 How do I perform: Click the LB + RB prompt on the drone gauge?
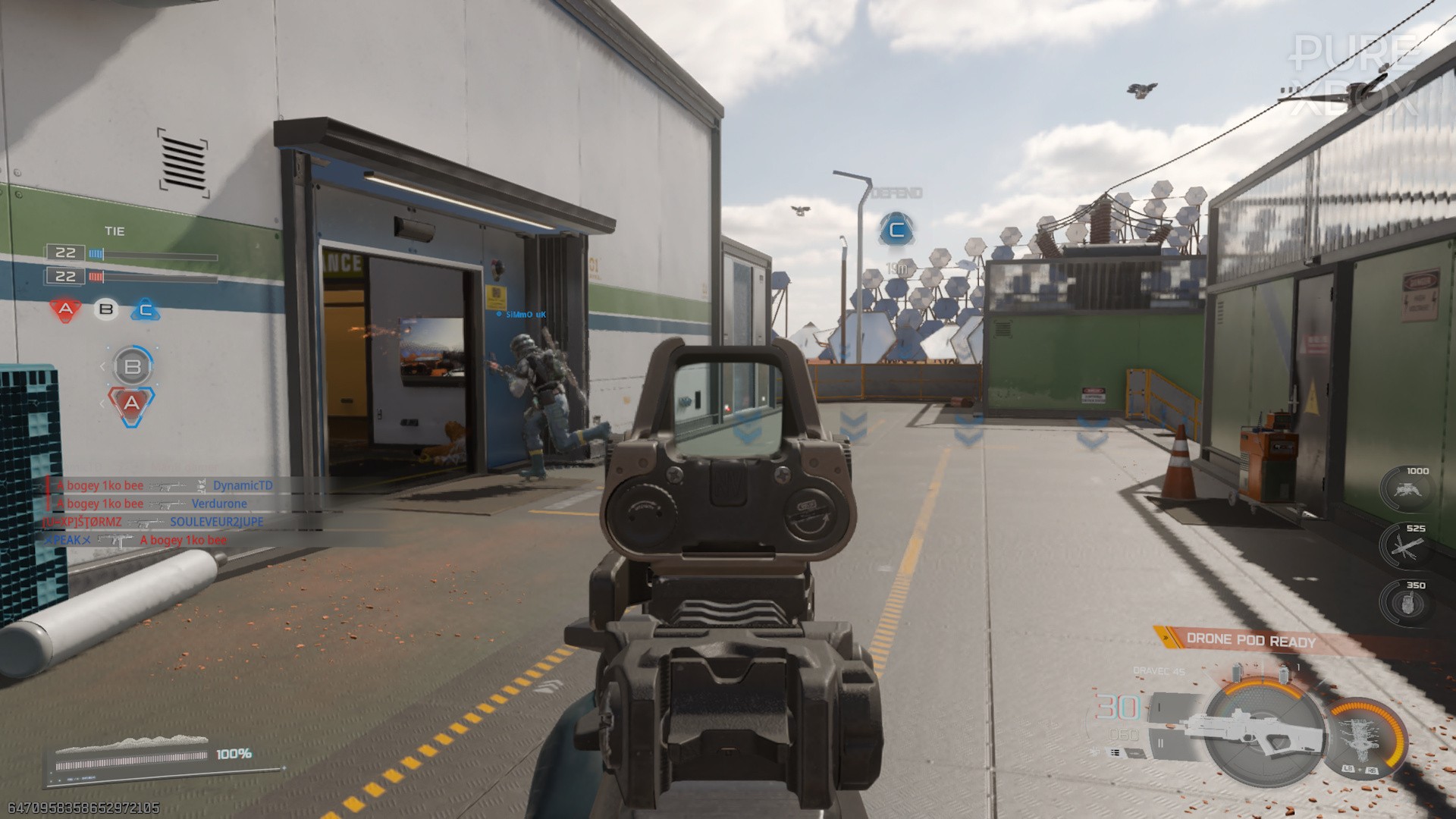1360,769
